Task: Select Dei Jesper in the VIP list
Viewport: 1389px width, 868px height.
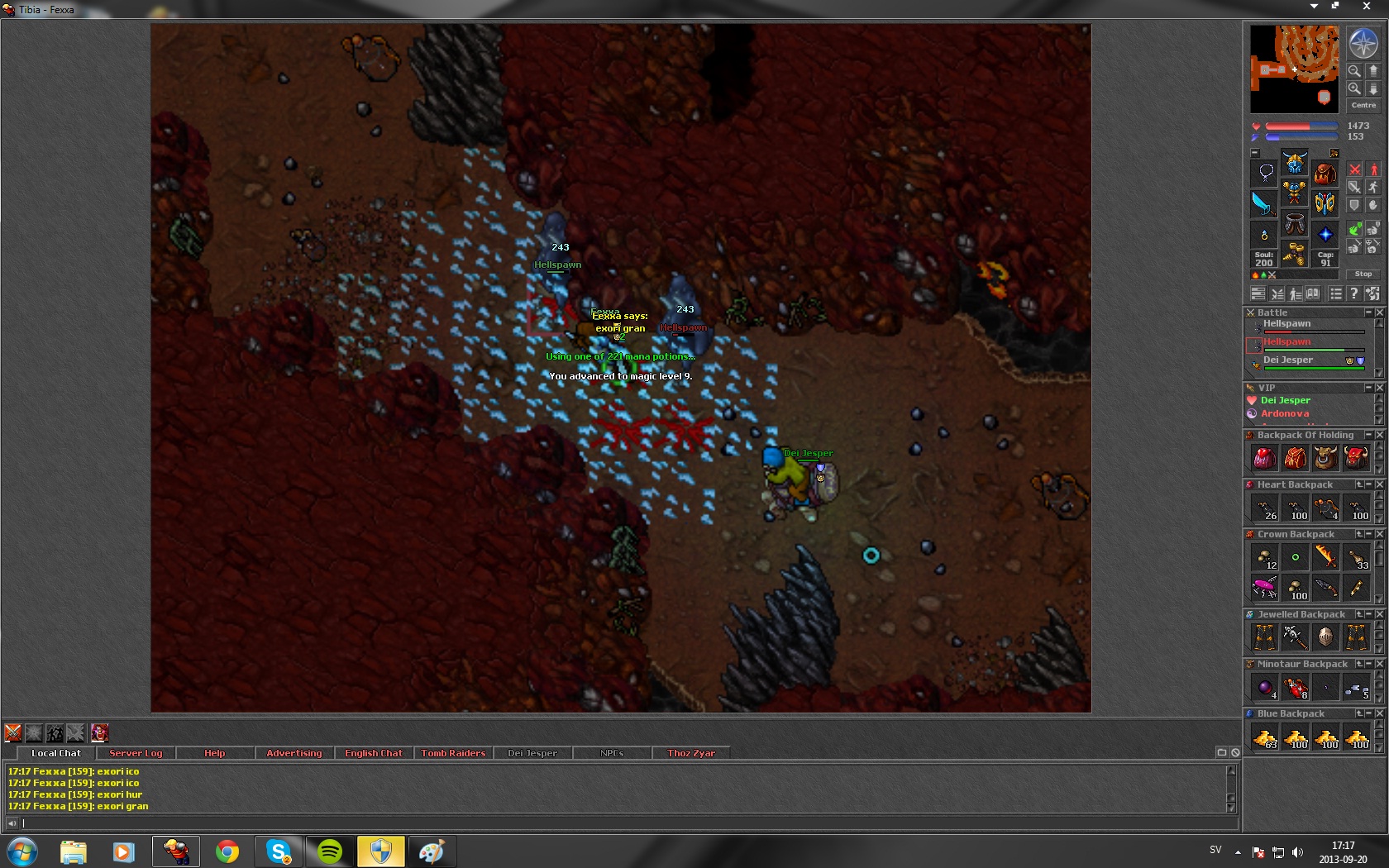Action: click(1285, 400)
